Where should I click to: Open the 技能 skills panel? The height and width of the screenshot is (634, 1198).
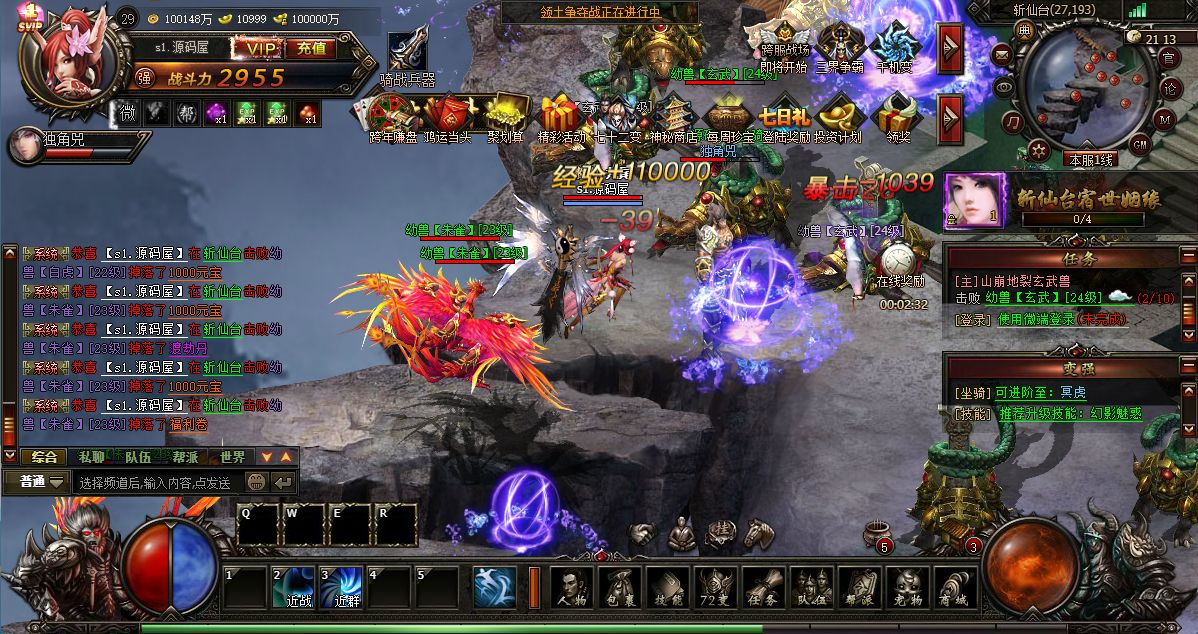(x=667, y=588)
